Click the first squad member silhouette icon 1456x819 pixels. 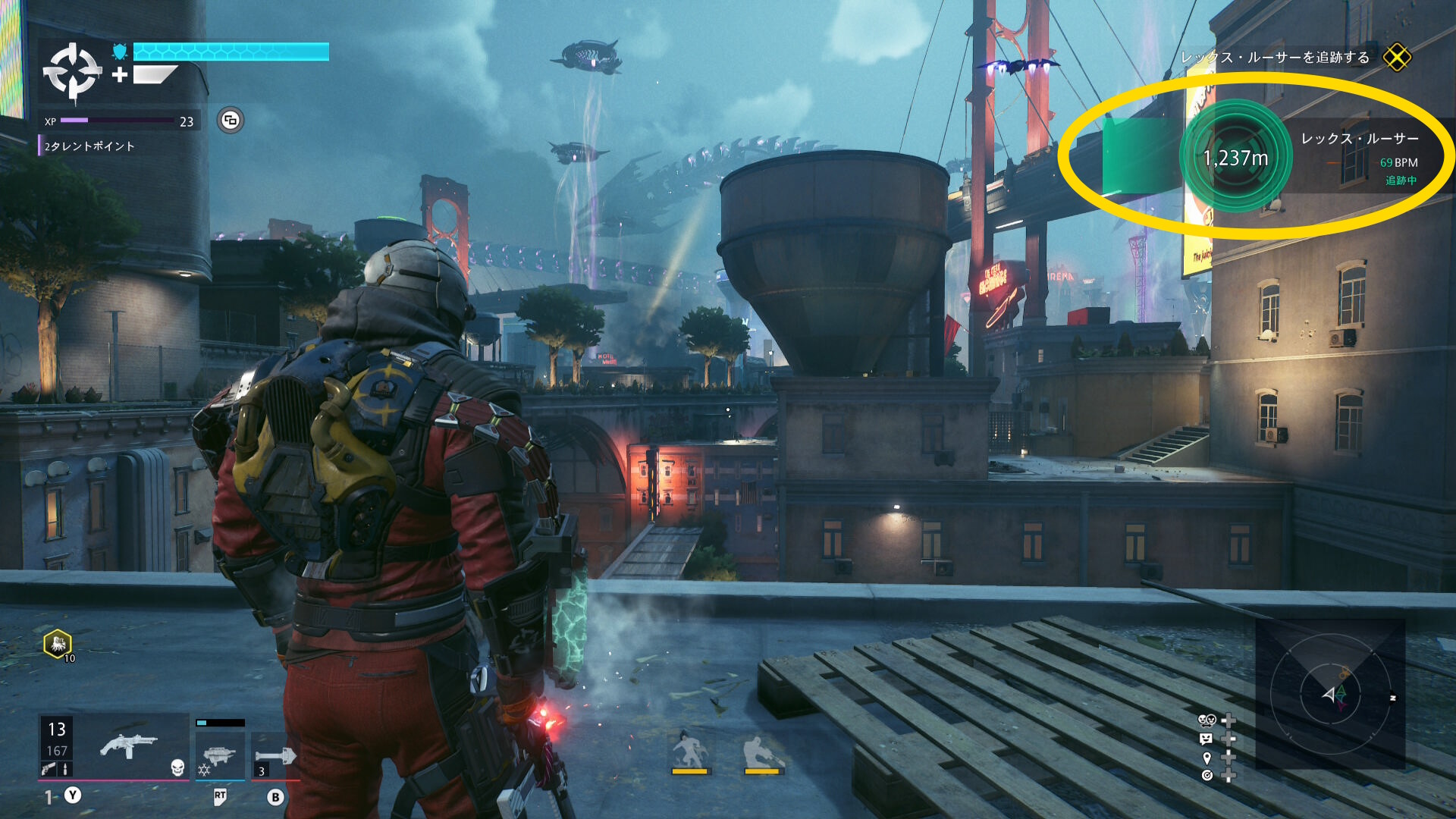point(689,751)
